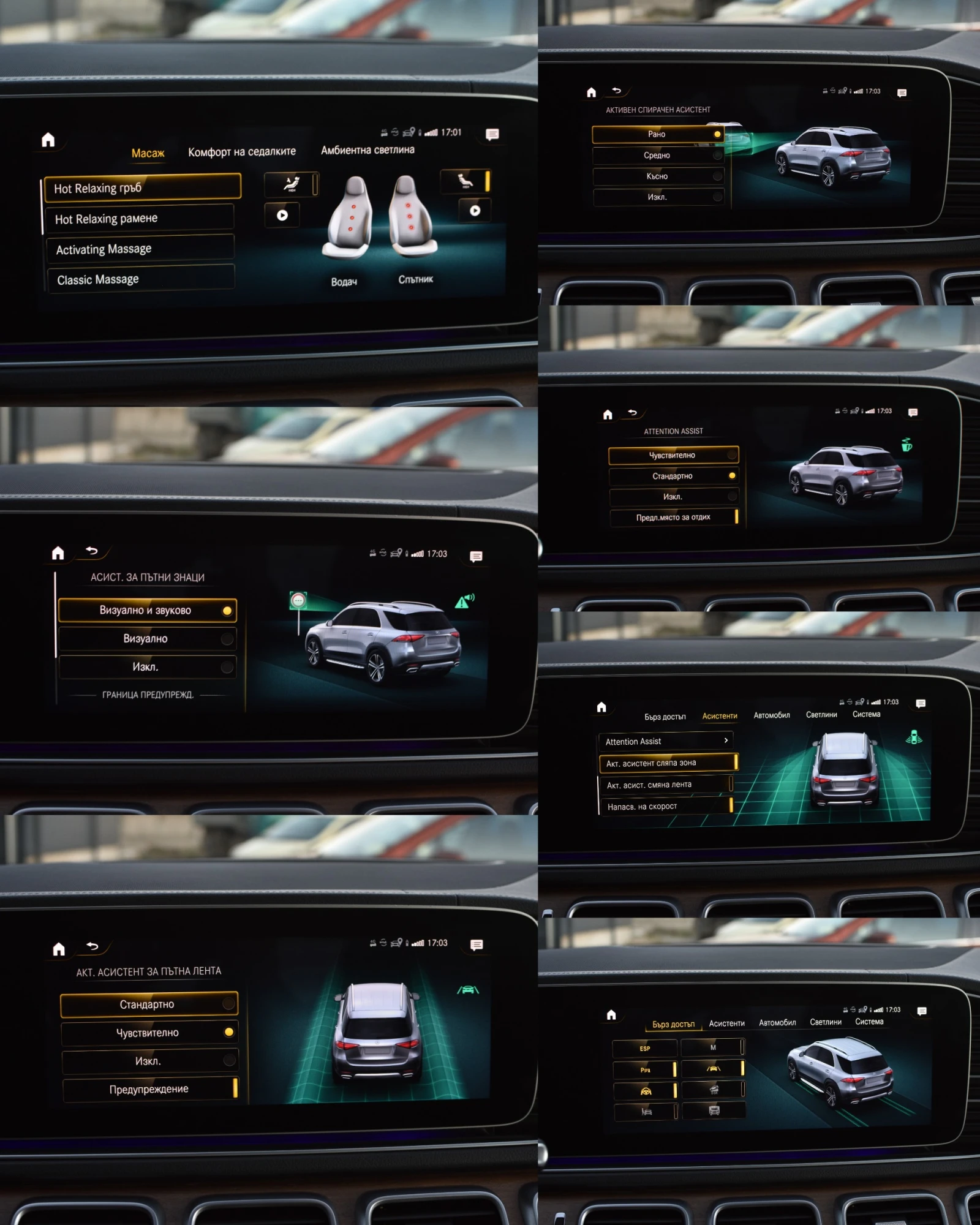Select Късно for active brake assist
This screenshot has width=980, height=1225.
pos(657,176)
